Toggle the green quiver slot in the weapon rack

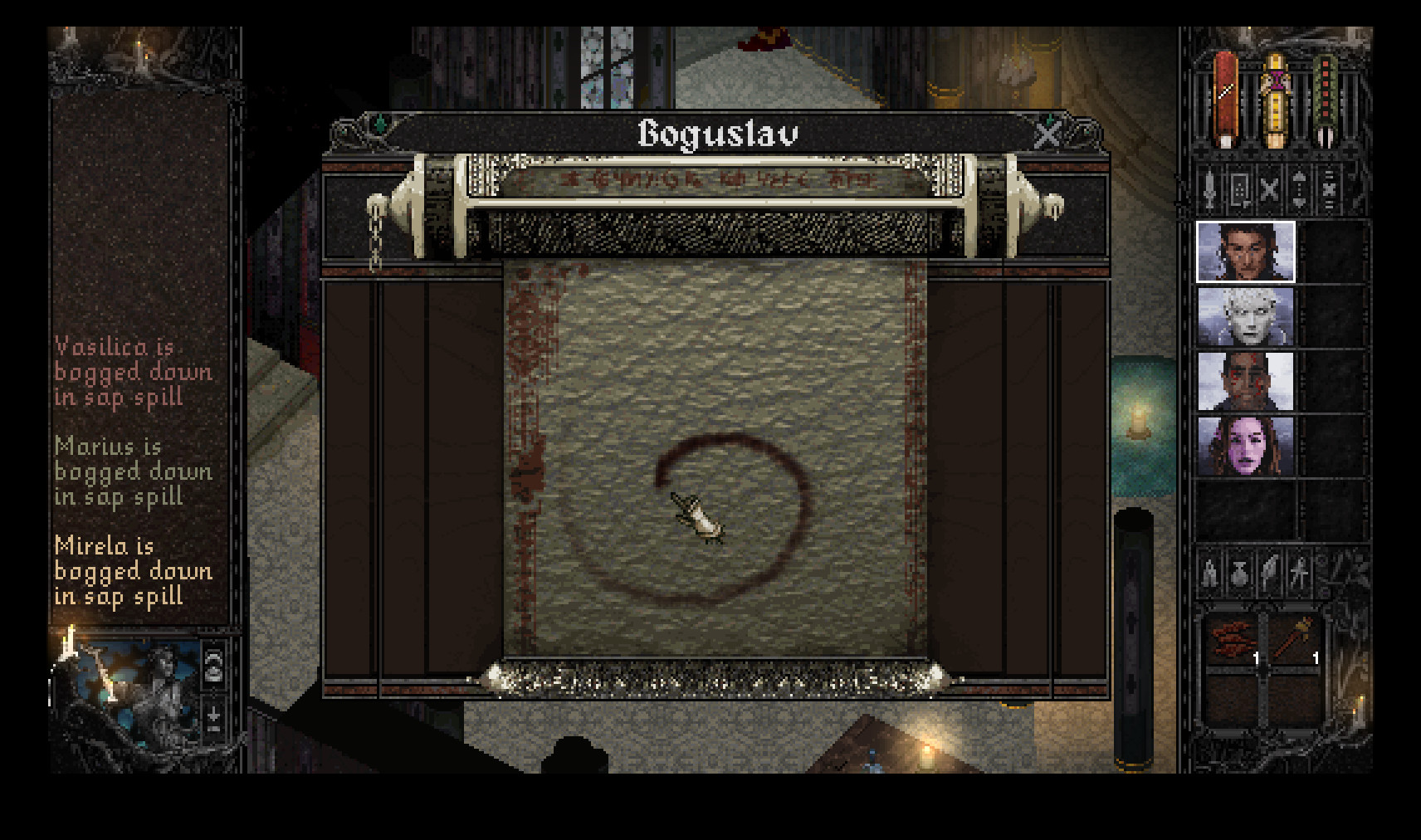pyautogui.click(x=1326, y=99)
